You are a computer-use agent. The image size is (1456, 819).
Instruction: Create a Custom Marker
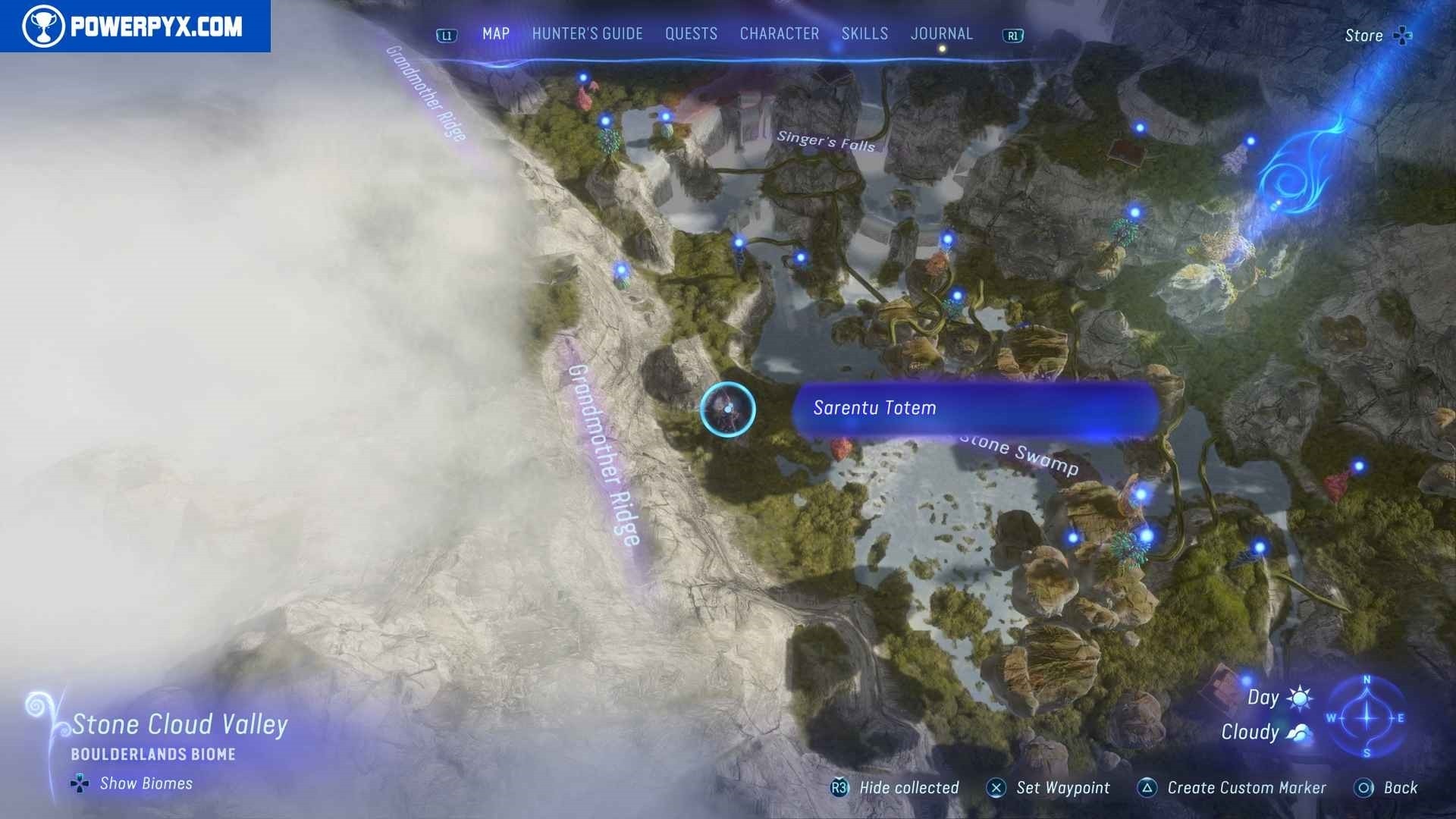coord(1232,788)
